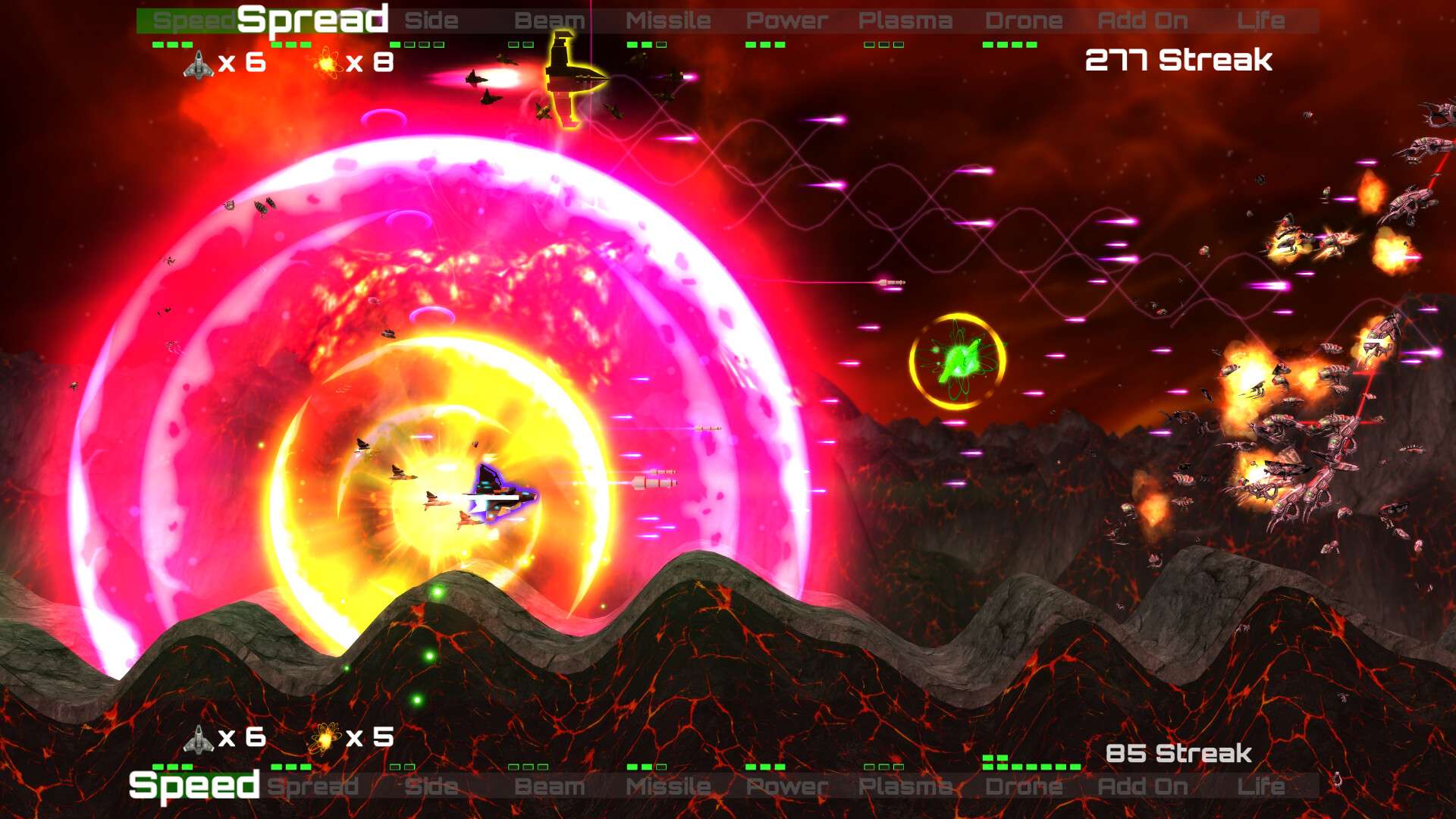Click the atom bomb icon beside x8
Viewport: 1456px width, 819px height.
point(326,64)
